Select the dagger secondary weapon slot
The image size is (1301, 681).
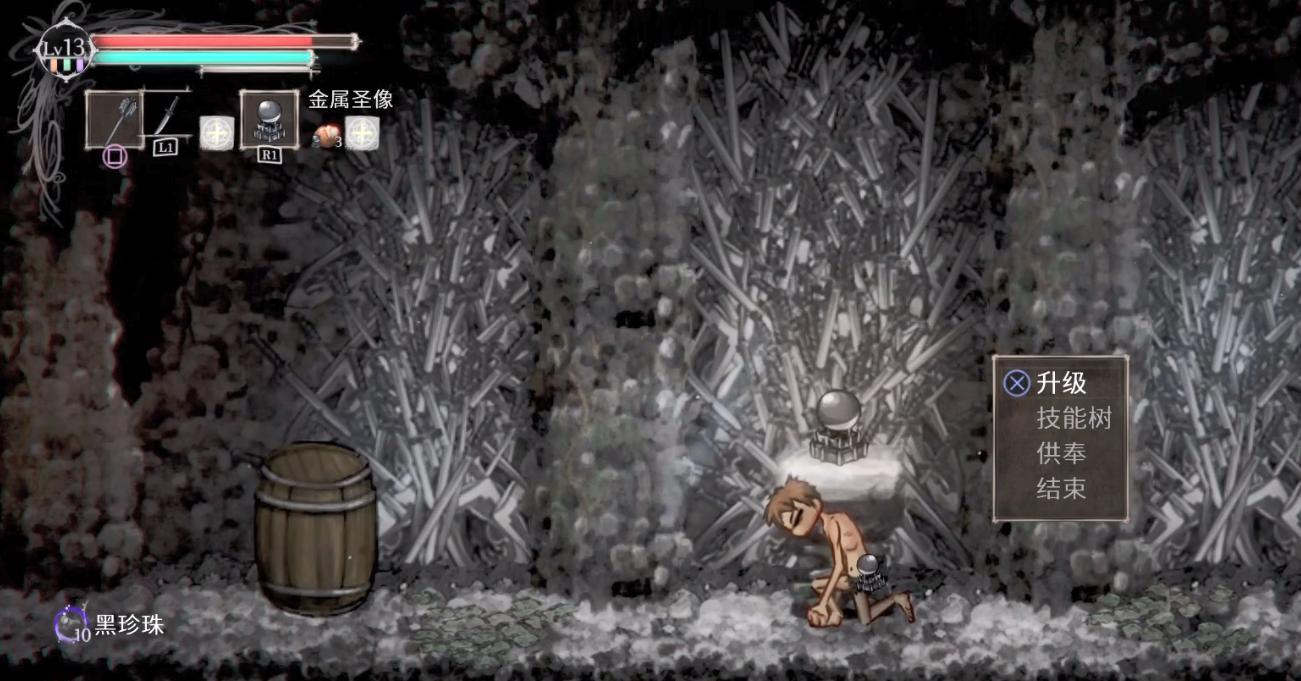pyautogui.click(x=167, y=117)
